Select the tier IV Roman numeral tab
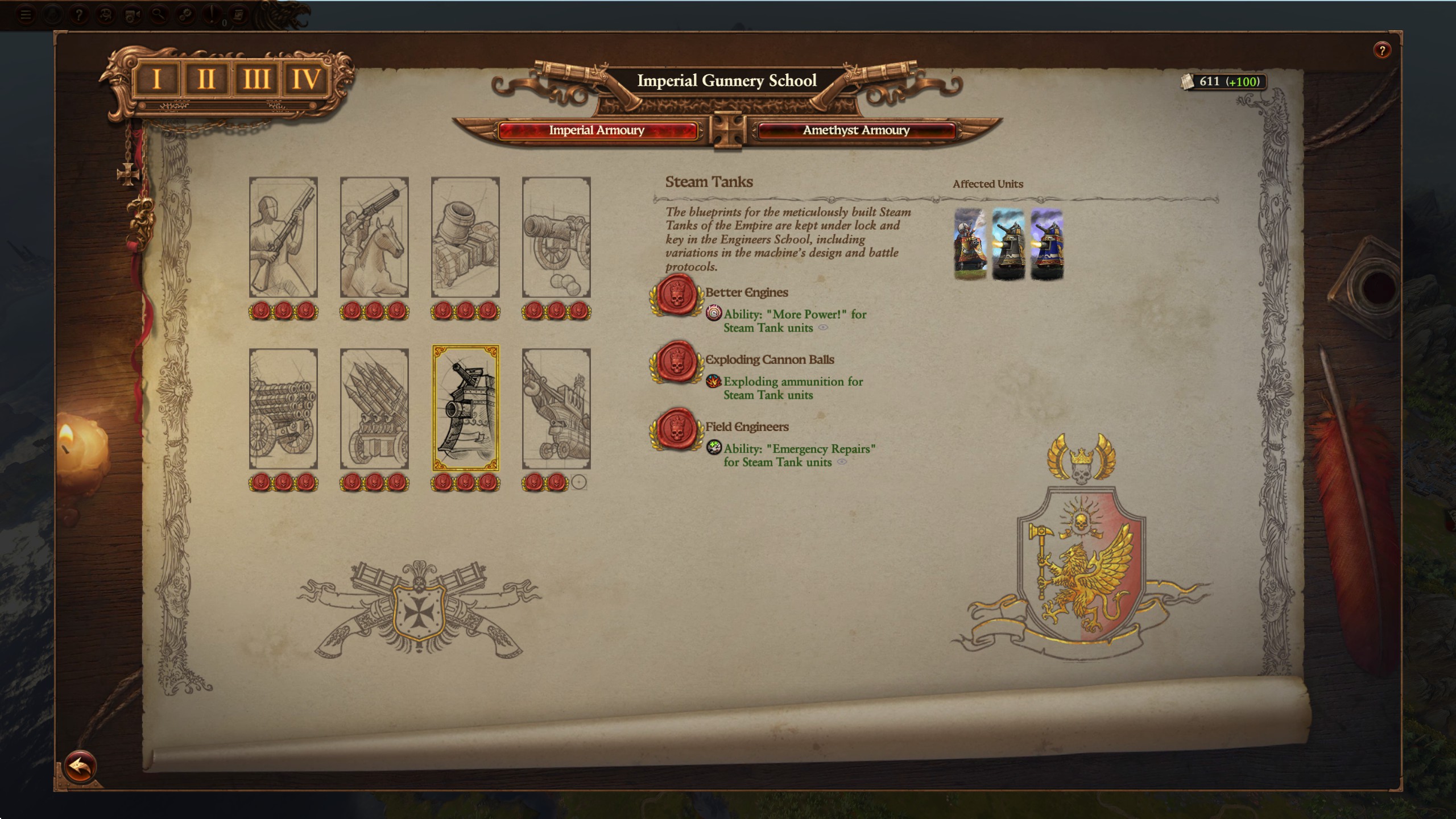The height and width of the screenshot is (819, 1456). [305, 80]
